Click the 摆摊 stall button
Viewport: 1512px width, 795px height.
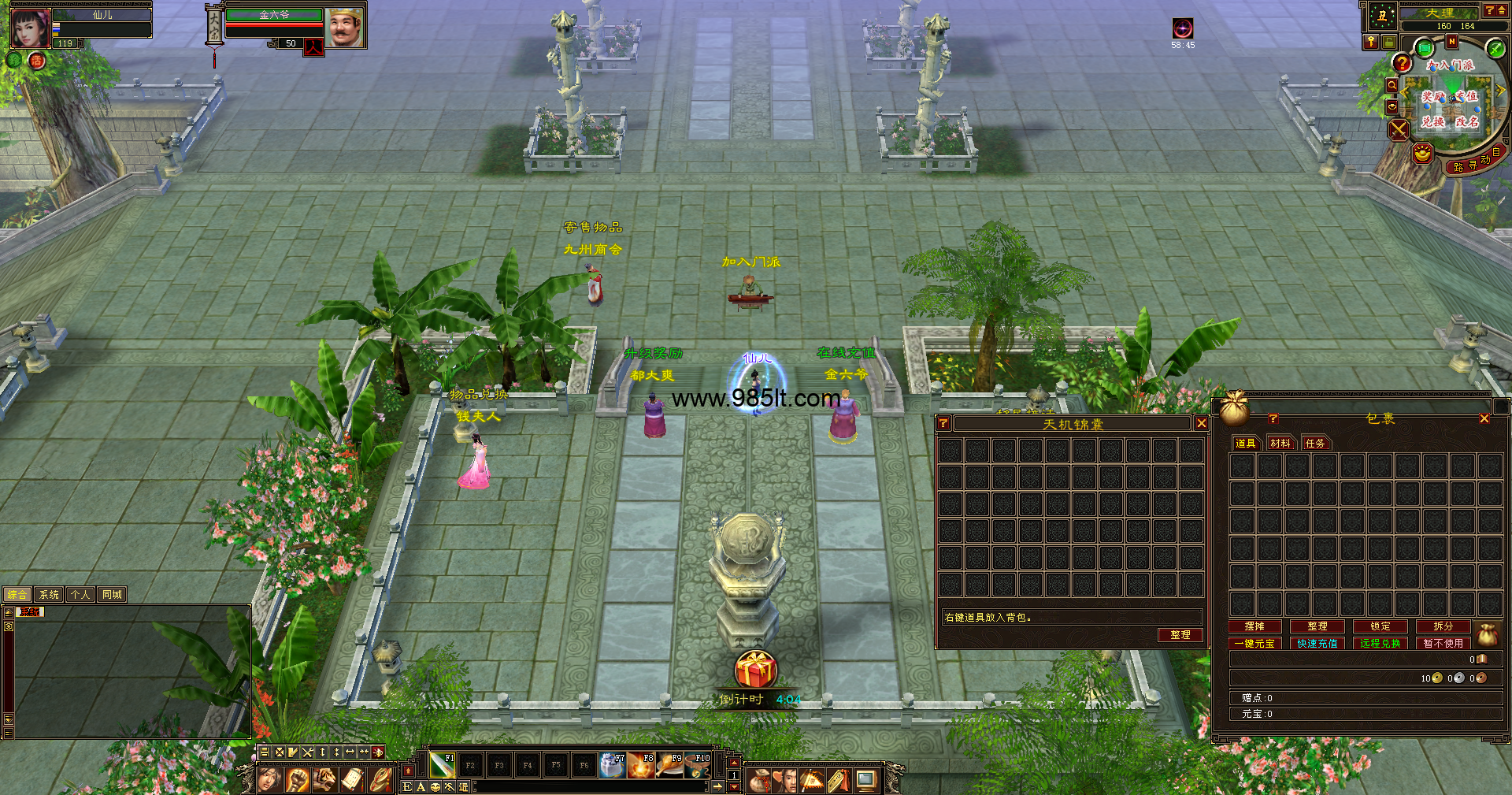[x=1254, y=626]
